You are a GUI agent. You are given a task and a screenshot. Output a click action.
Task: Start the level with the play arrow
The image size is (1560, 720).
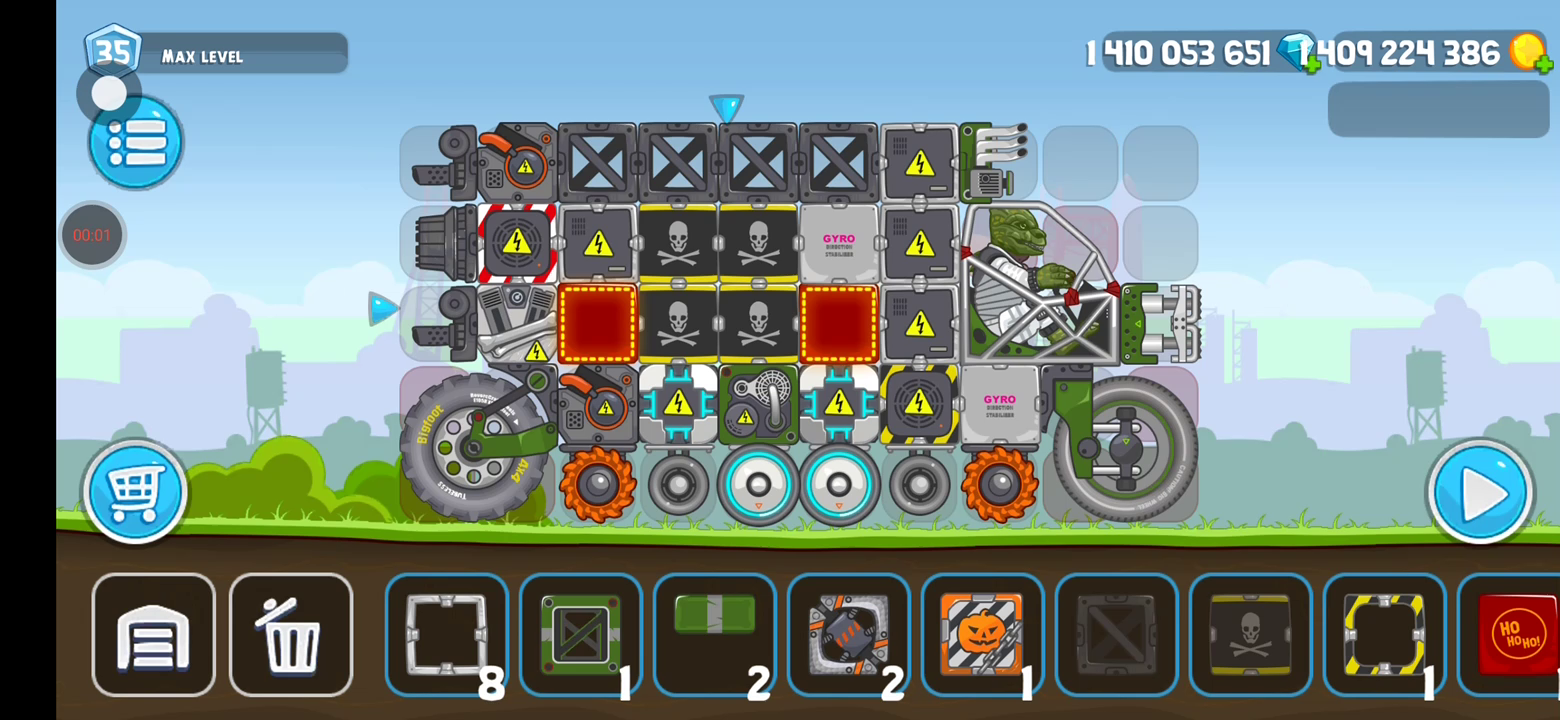pos(1480,492)
